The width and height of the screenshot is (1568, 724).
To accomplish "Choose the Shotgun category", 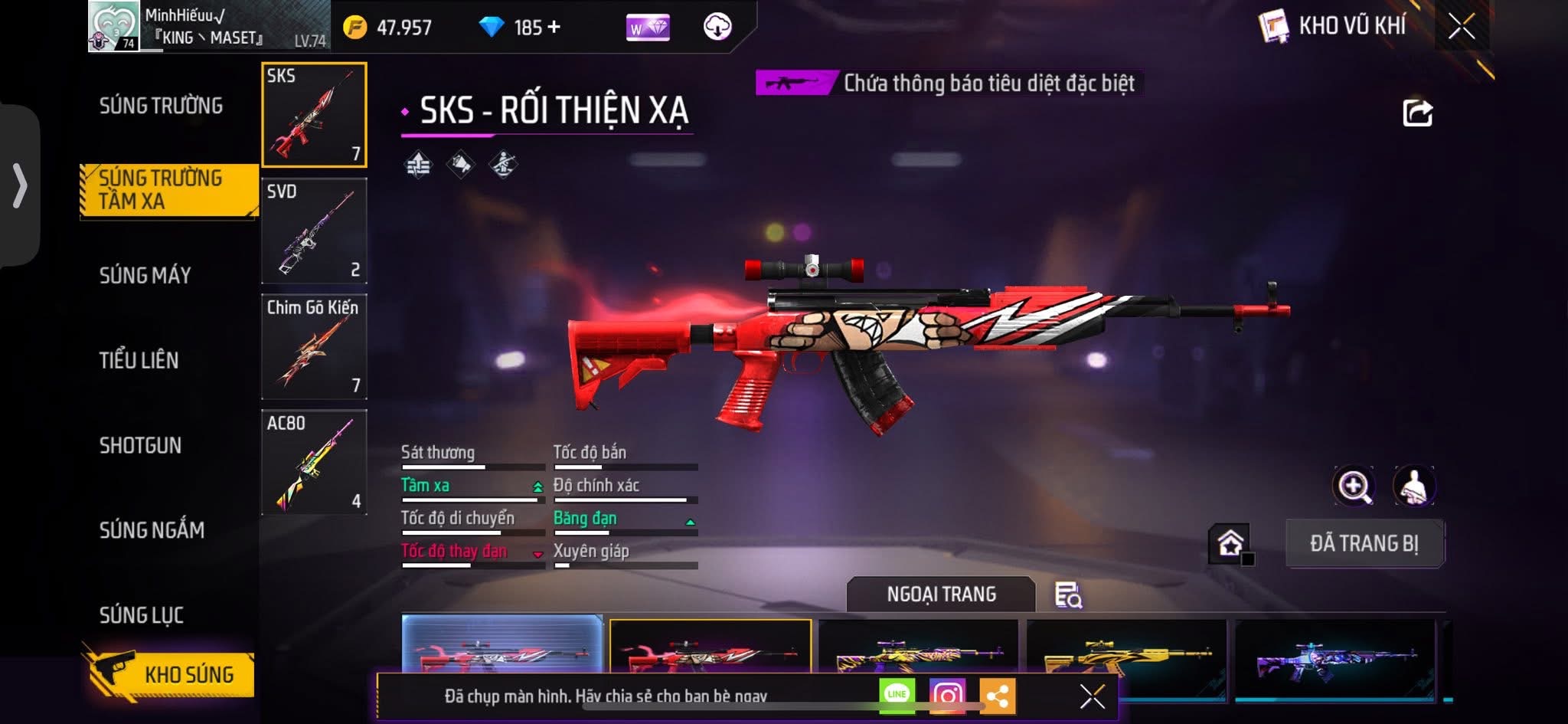I will tap(140, 445).
